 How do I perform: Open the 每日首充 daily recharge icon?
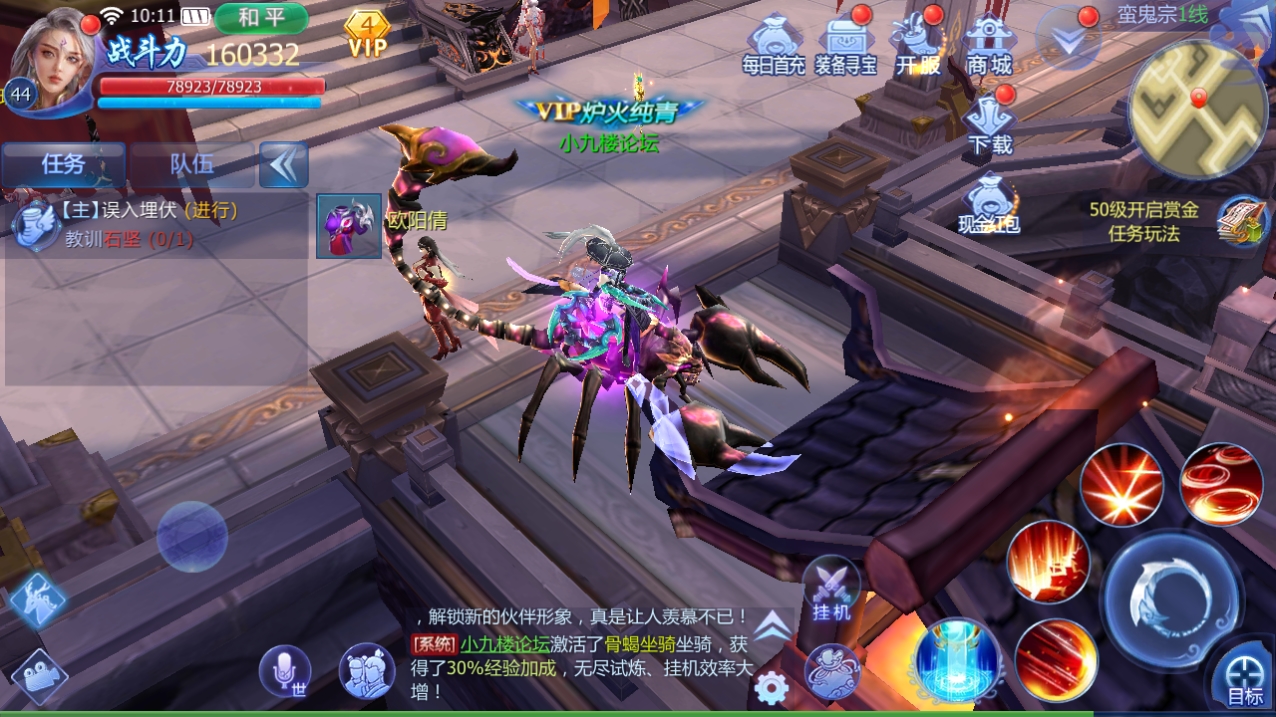point(773,47)
